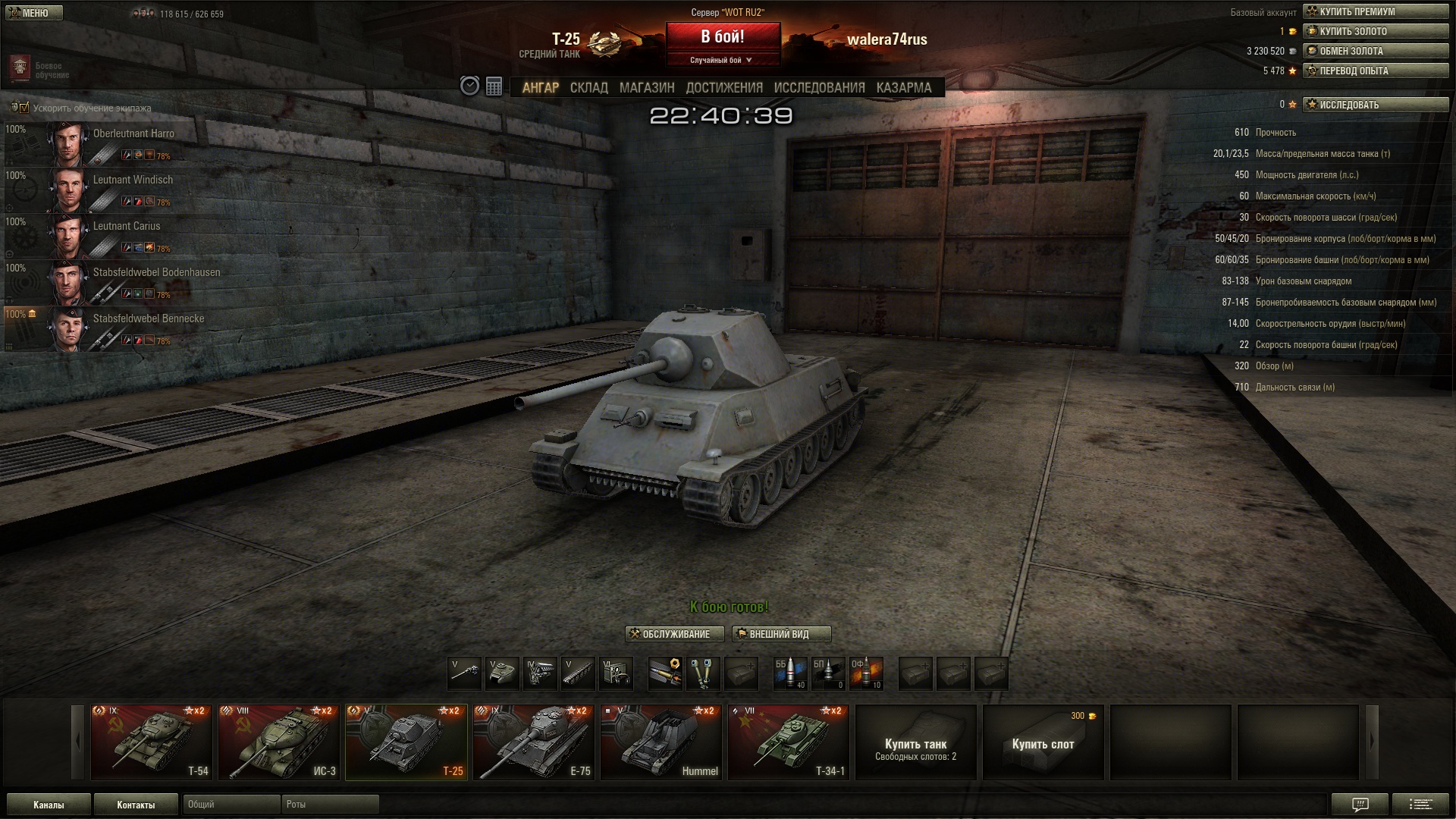This screenshot has height=819, width=1456.
Task: Open ОБСЛУЖИВАНИЕ vehicle service
Action: (674, 634)
